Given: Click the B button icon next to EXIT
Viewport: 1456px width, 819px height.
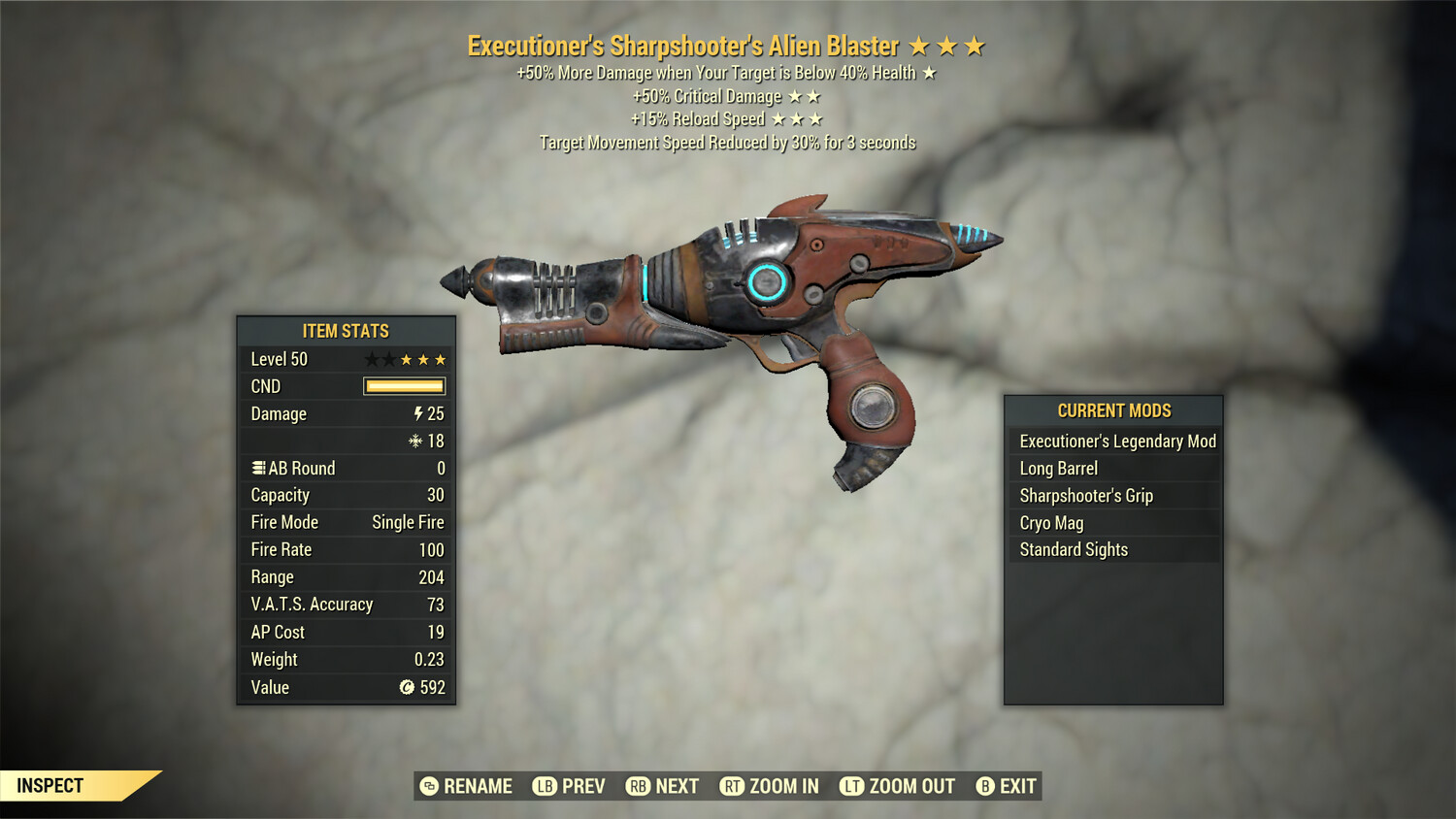Looking at the screenshot, I should coord(983,786).
